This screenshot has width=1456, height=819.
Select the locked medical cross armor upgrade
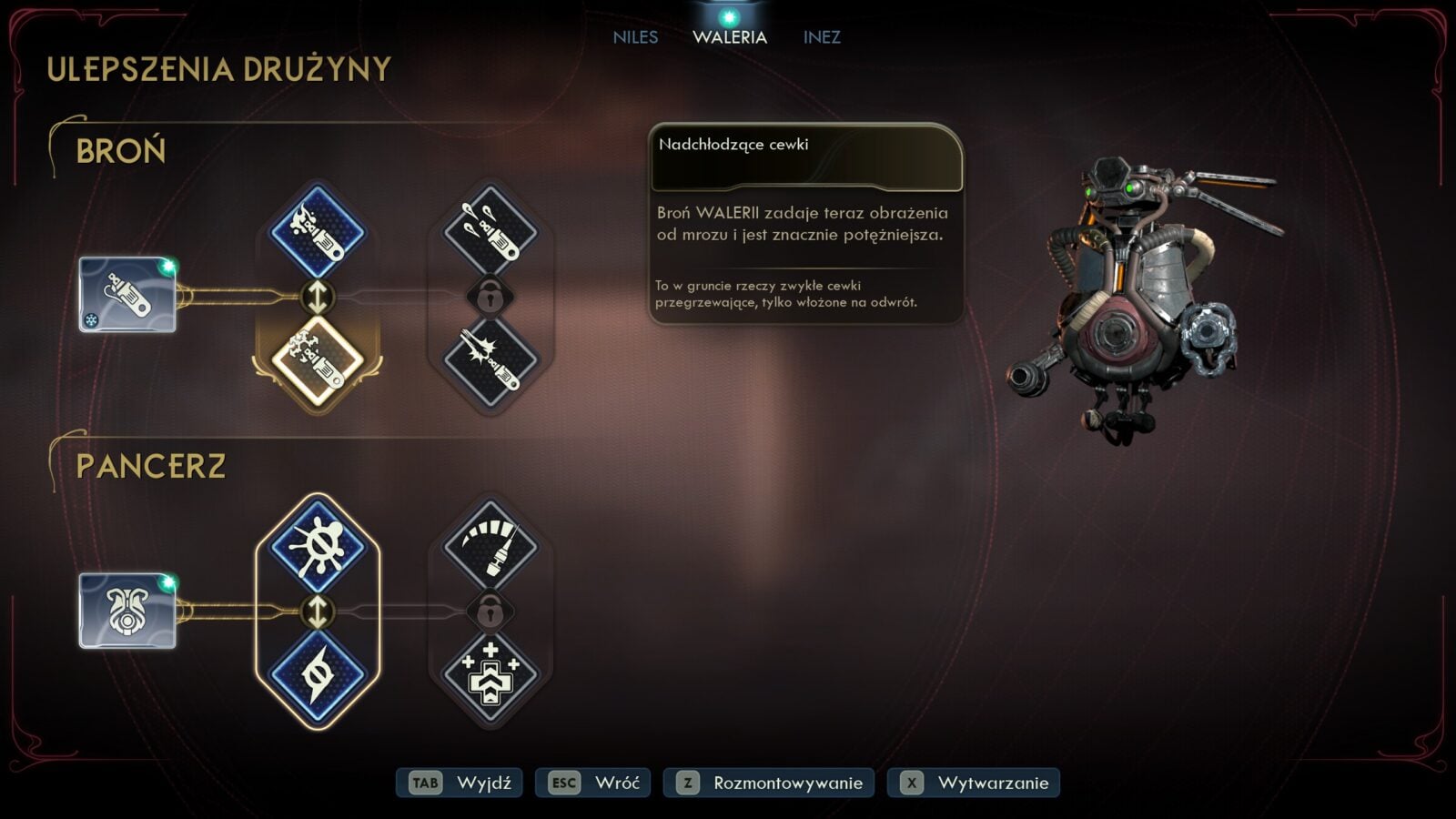tap(490, 675)
